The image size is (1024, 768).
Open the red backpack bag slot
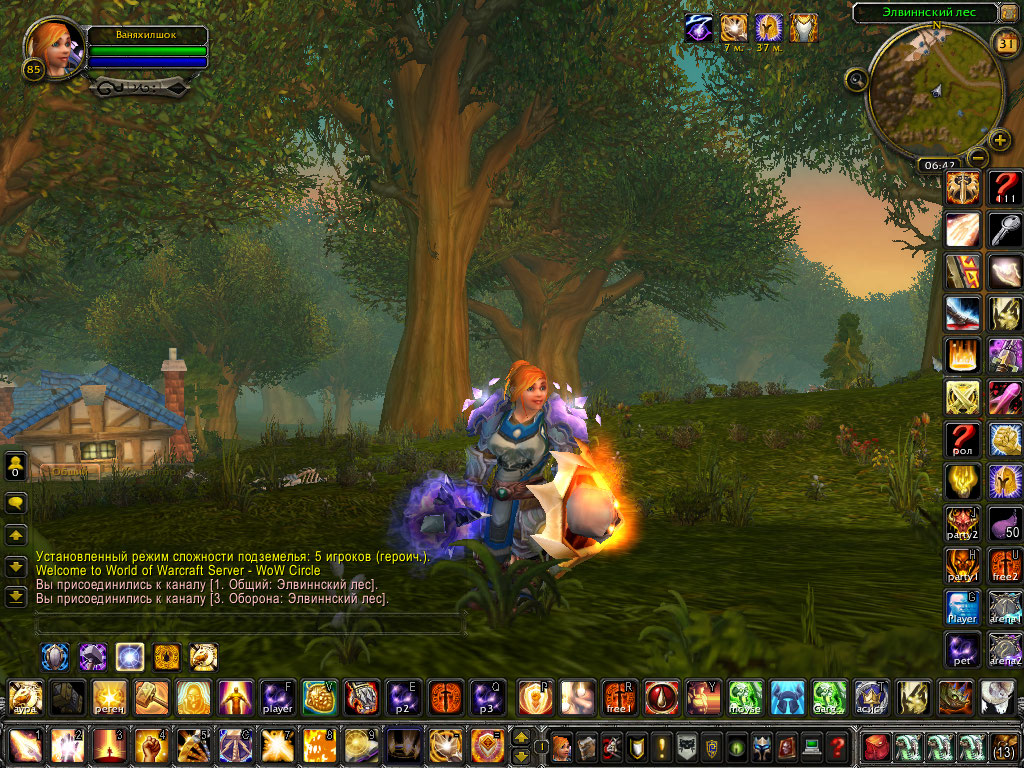pyautogui.click(x=876, y=746)
